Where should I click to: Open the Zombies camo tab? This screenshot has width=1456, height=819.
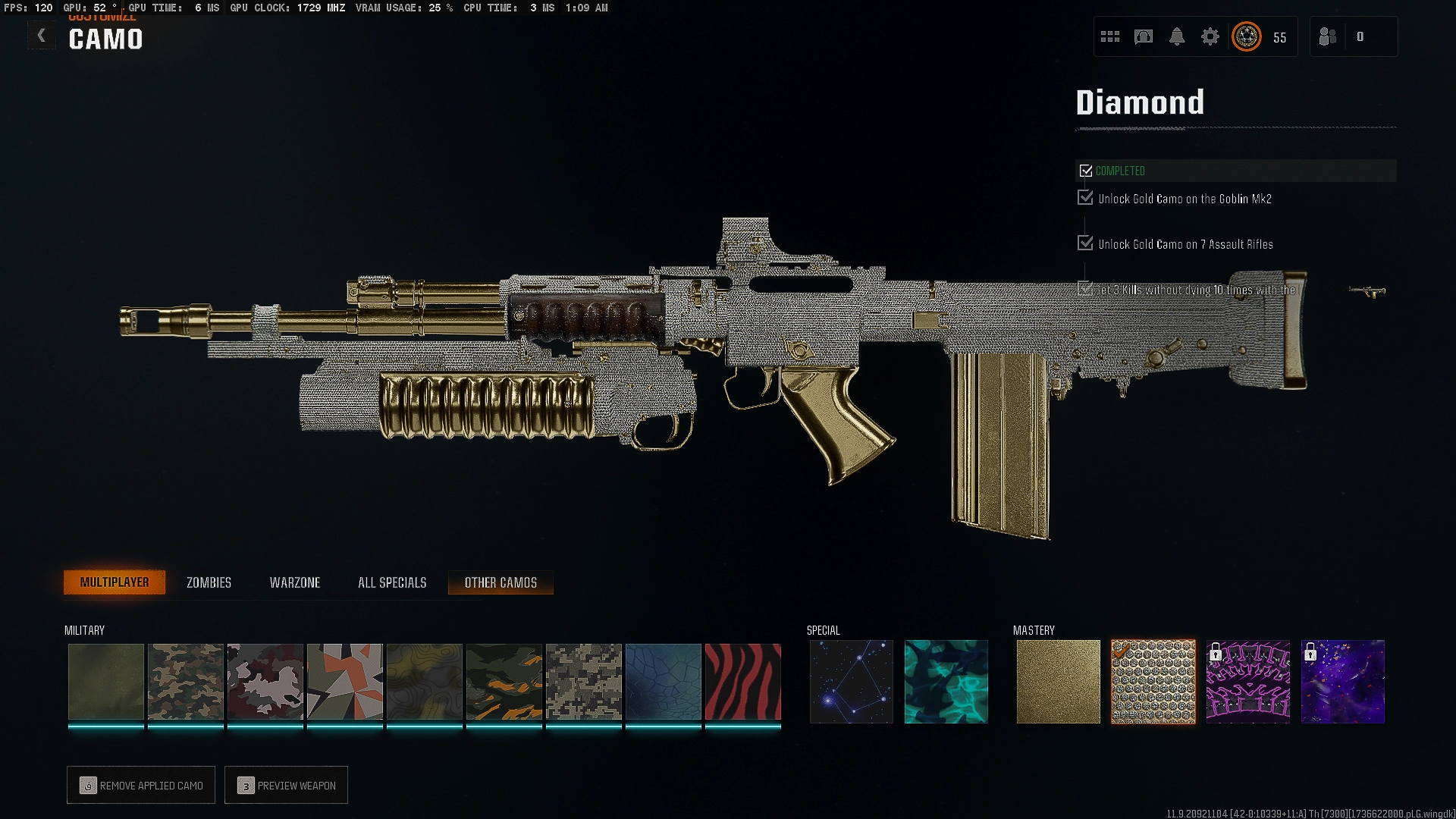pos(209,582)
